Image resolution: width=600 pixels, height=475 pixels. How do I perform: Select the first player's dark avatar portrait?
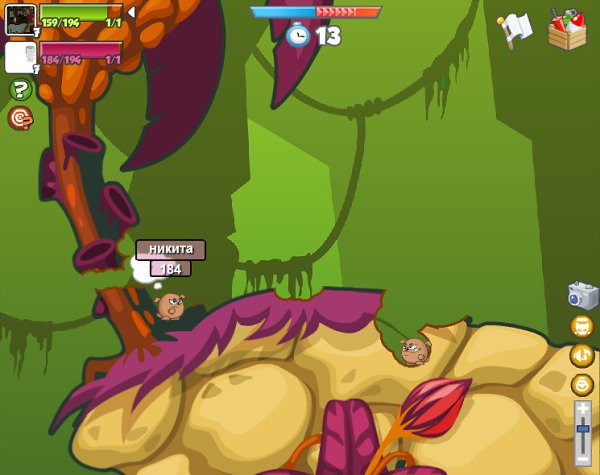20,19
